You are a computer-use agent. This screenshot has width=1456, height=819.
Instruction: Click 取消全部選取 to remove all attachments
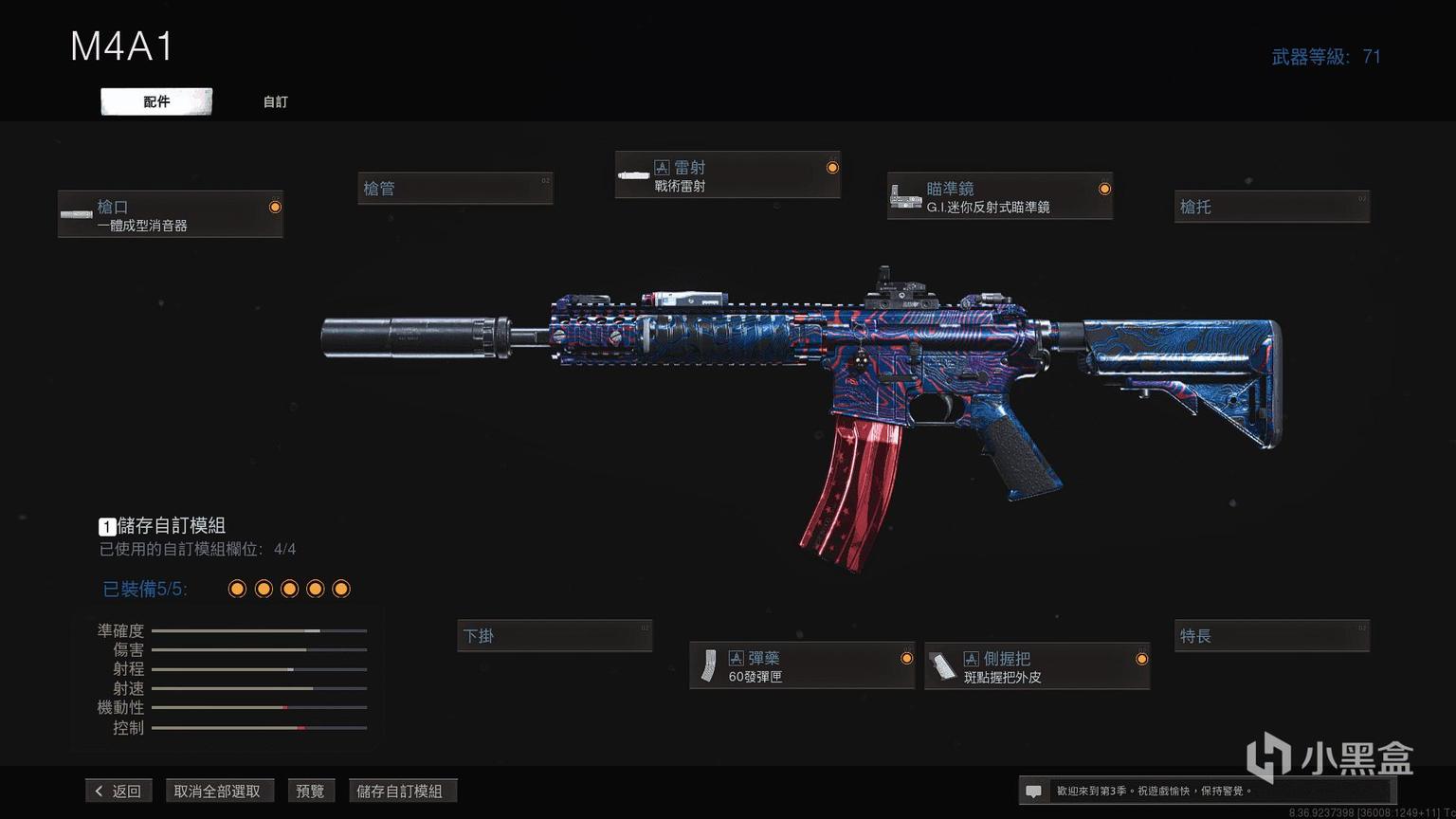click(217, 791)
